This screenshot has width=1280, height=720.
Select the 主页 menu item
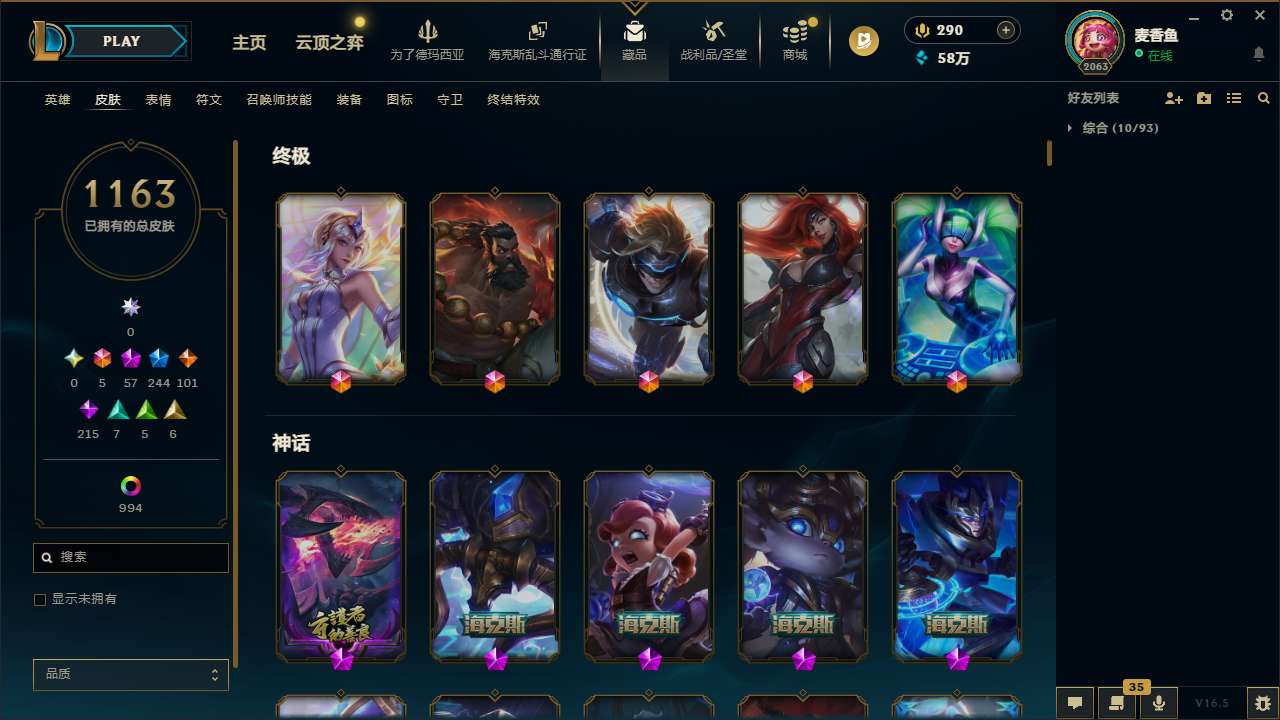point(248,43)
